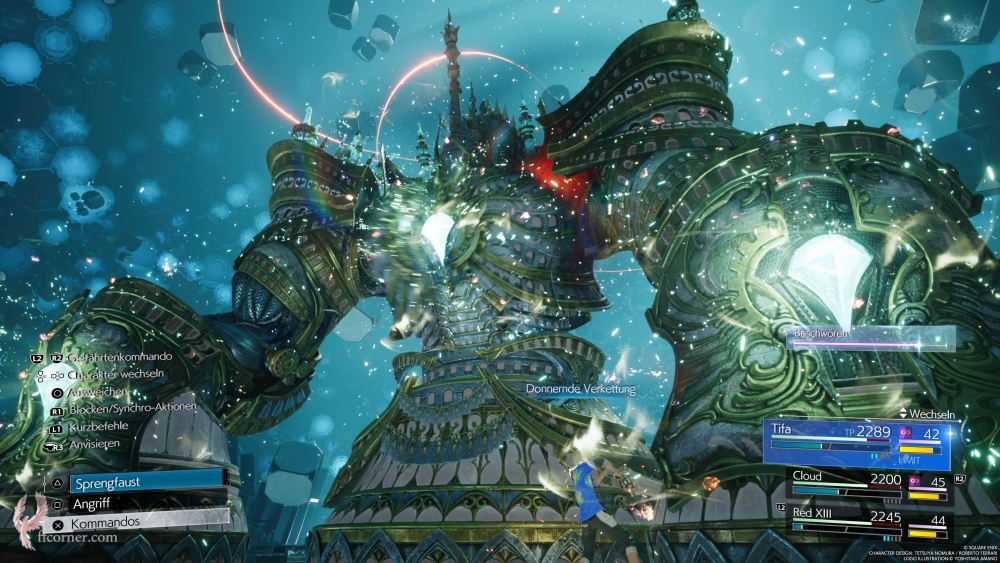Screen dimensions: 1000x563
Task: Choose the Angriff command
Action: [135, 503]
